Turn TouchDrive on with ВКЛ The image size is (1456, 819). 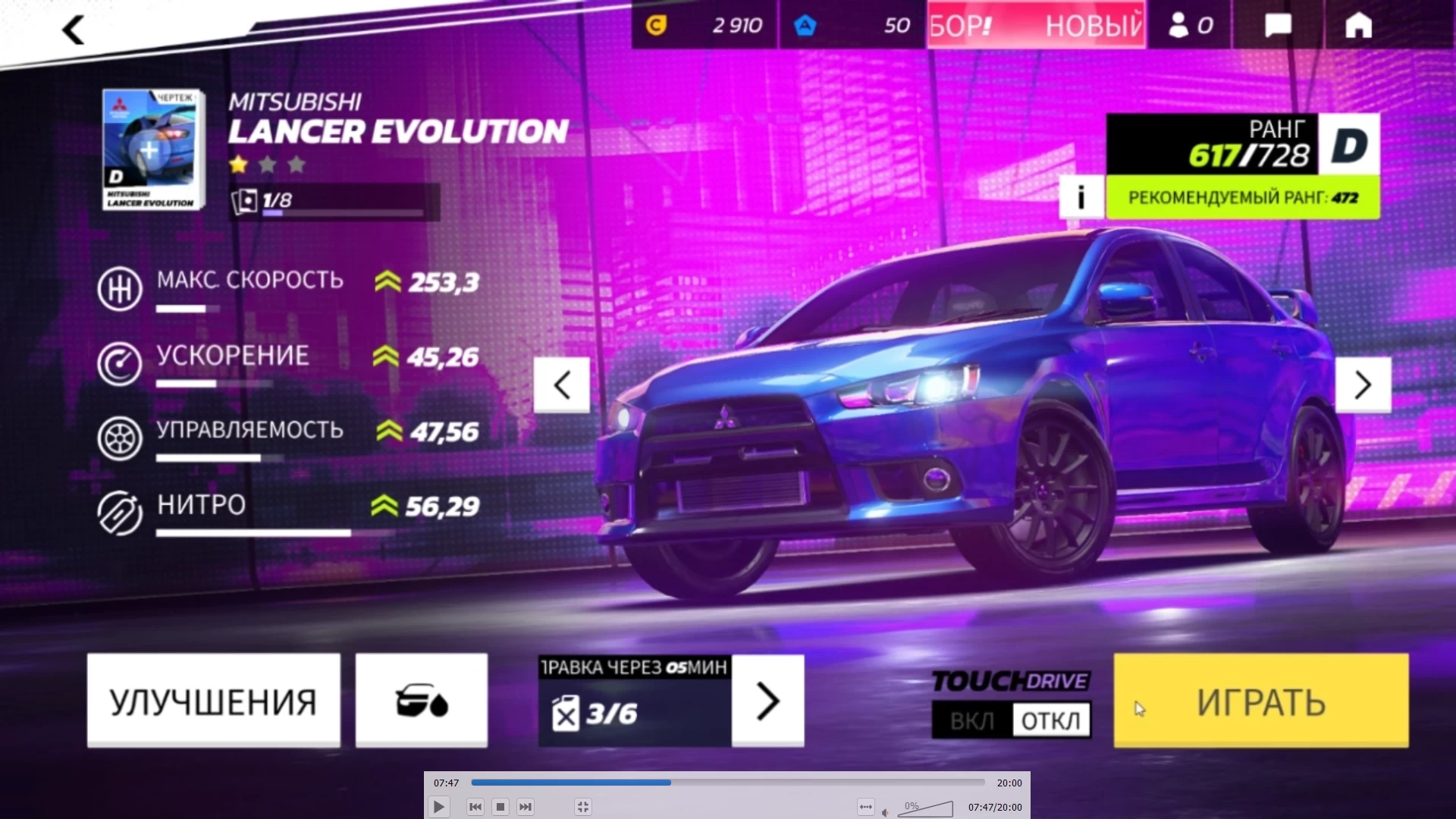pyautogui.click(x=971, y=720)
